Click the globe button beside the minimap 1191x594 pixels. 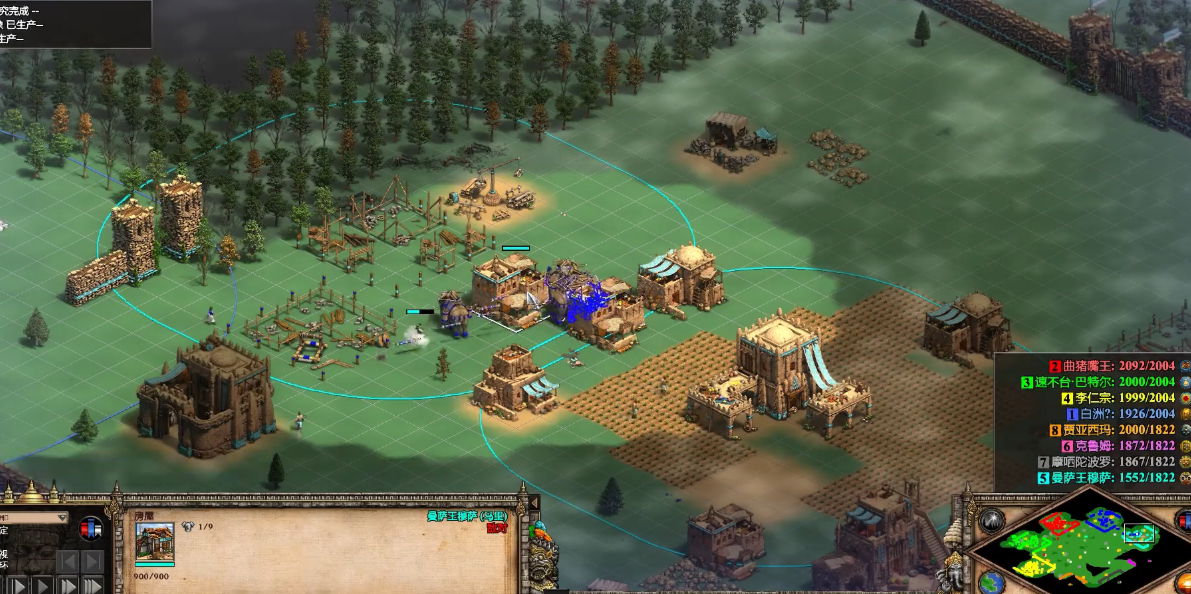991,581
